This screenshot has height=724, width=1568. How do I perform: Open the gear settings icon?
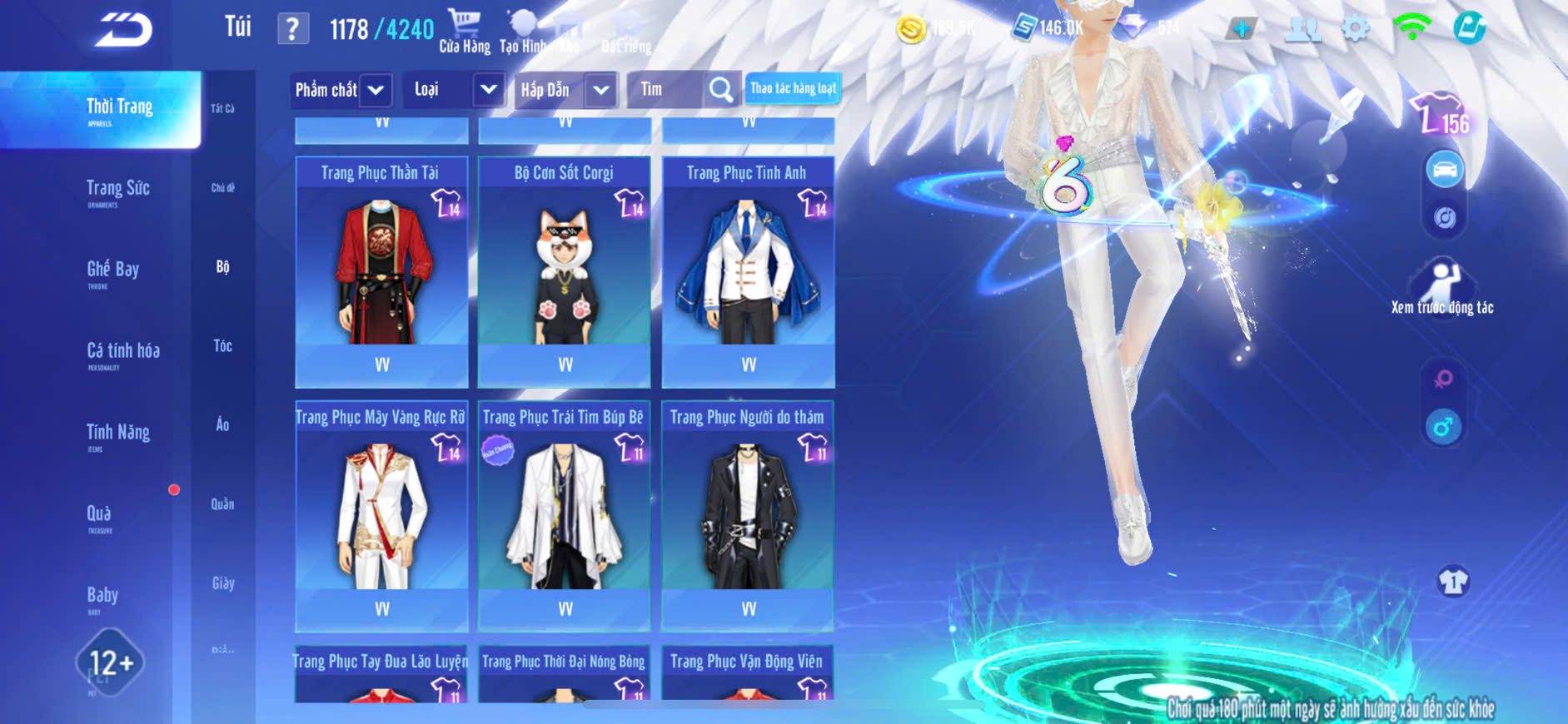click(x=1356, y=29)
